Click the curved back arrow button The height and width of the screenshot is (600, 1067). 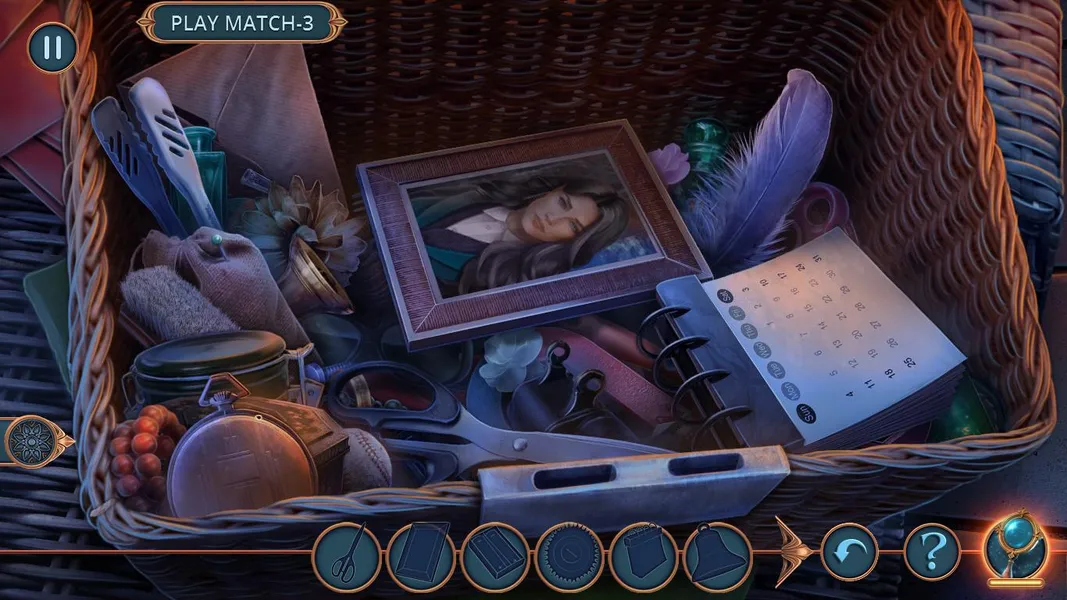850,552
